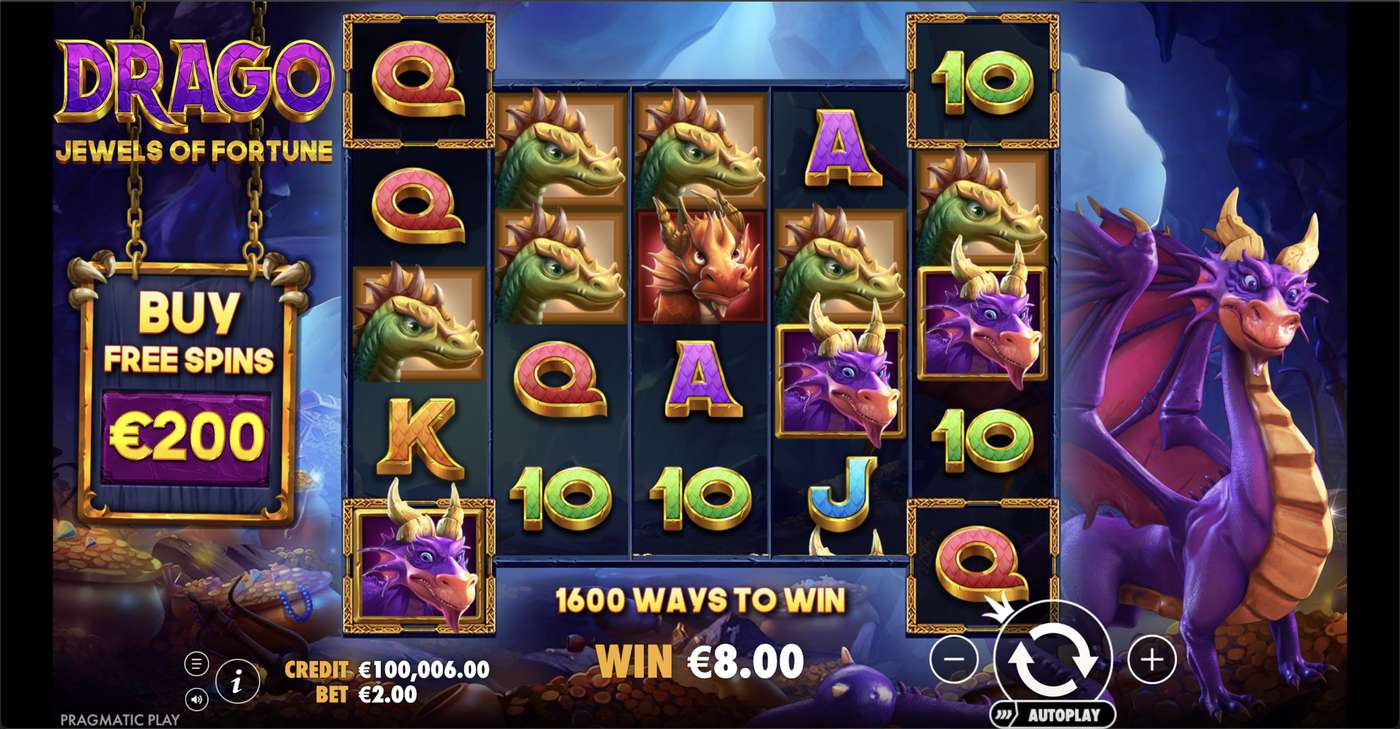This screenshot has height=729, width=1400.
Task: Open the settings via the menu lines
Action: [x=195, y=662]
